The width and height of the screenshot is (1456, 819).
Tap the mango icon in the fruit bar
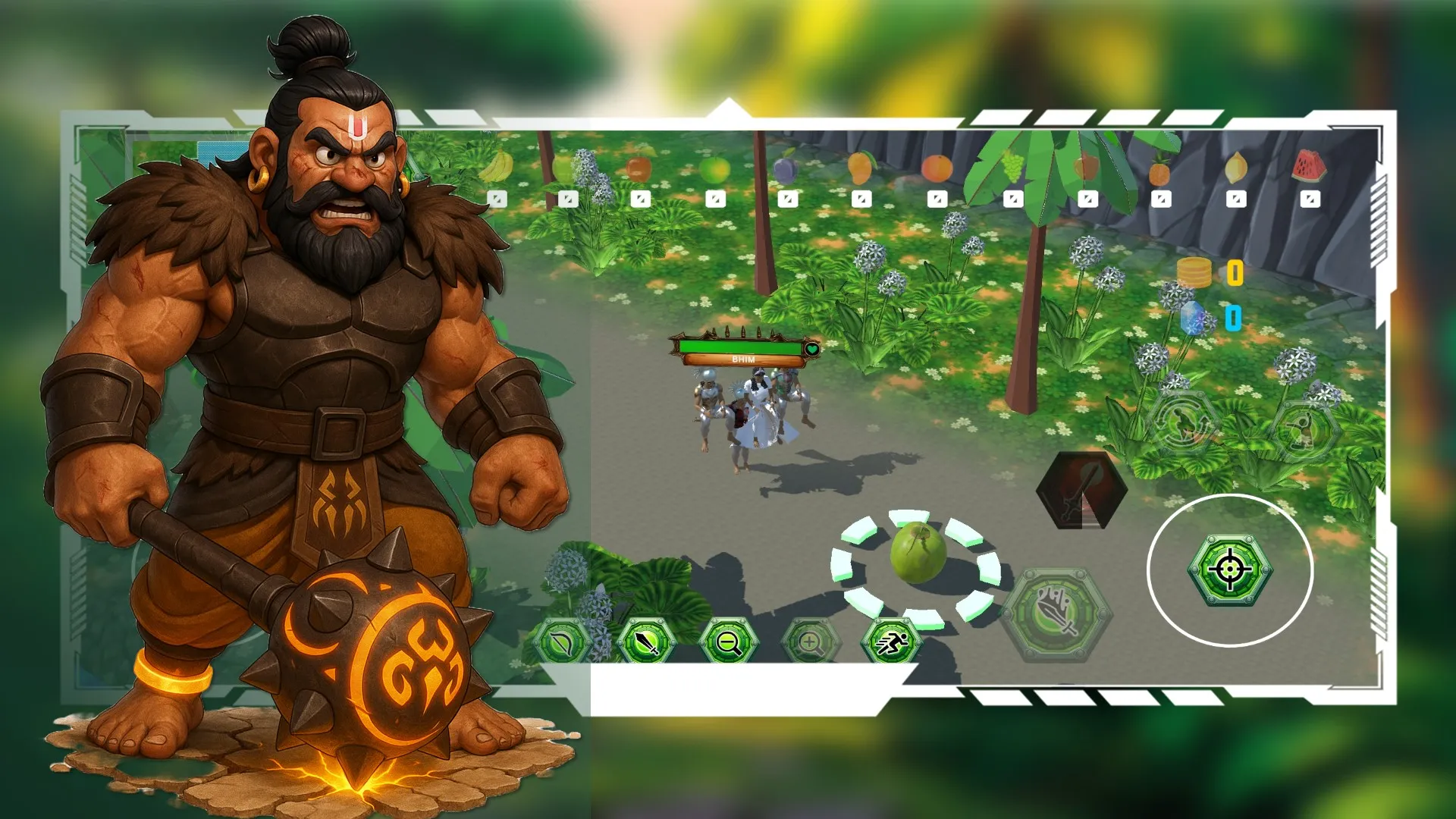(x=862, y=168)
